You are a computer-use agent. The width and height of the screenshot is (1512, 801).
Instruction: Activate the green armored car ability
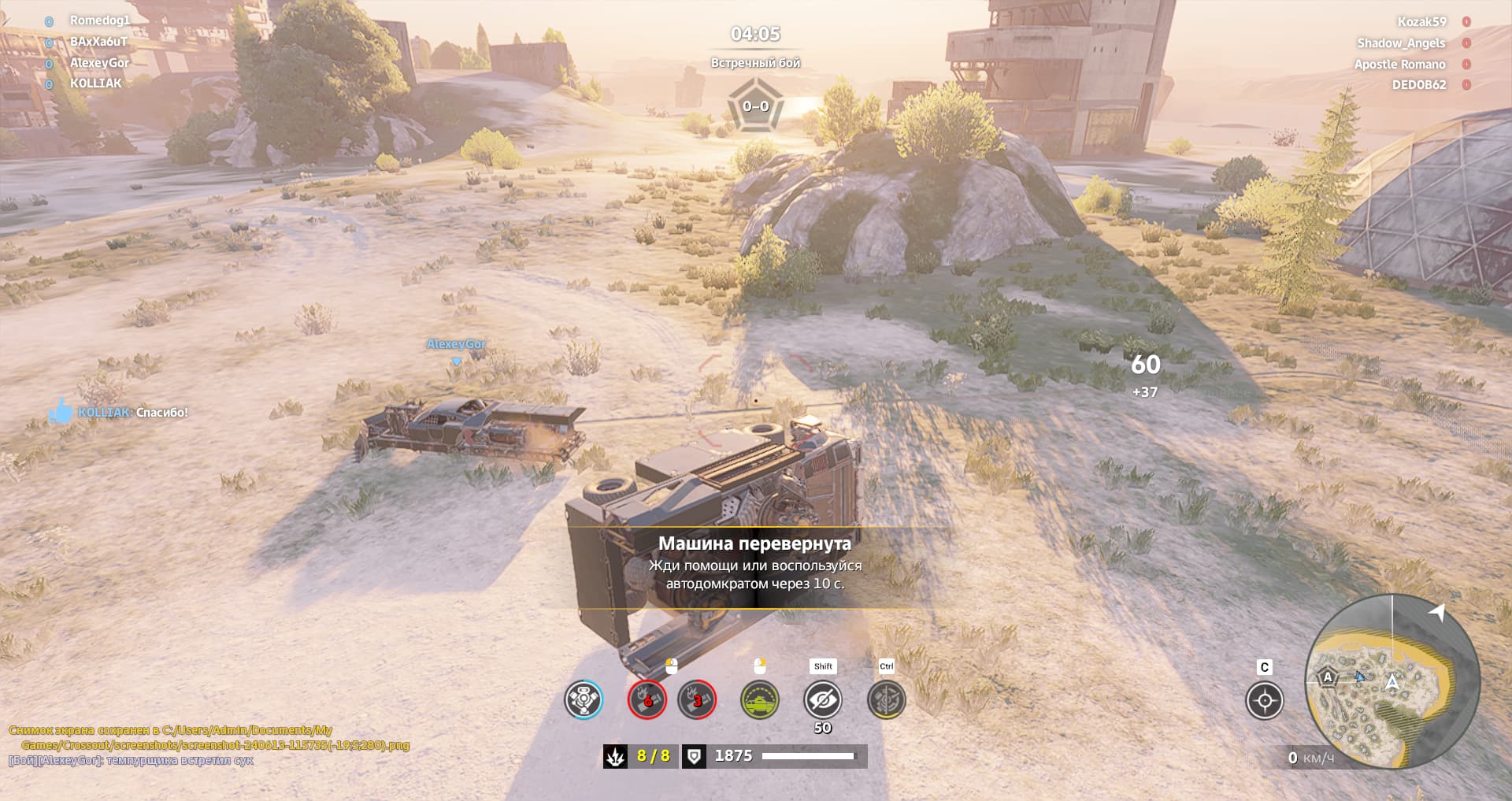[760, 699]
